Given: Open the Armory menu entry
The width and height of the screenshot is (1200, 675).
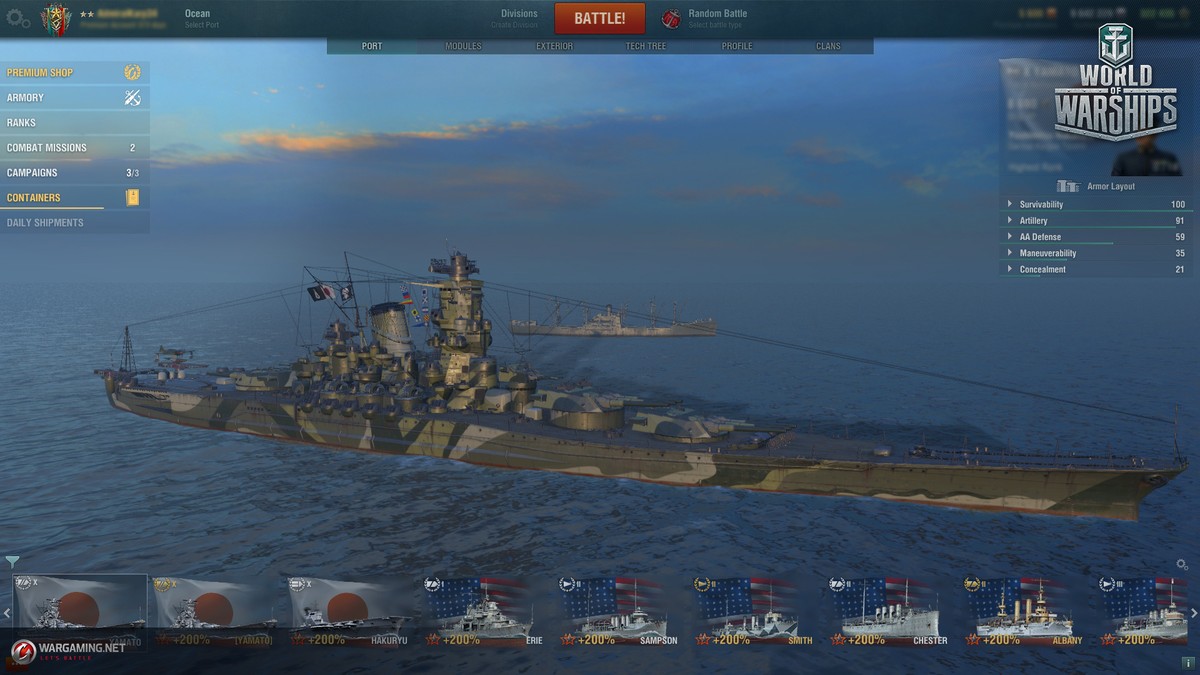Looking at the screenshot, I should [x=75, y=98].
